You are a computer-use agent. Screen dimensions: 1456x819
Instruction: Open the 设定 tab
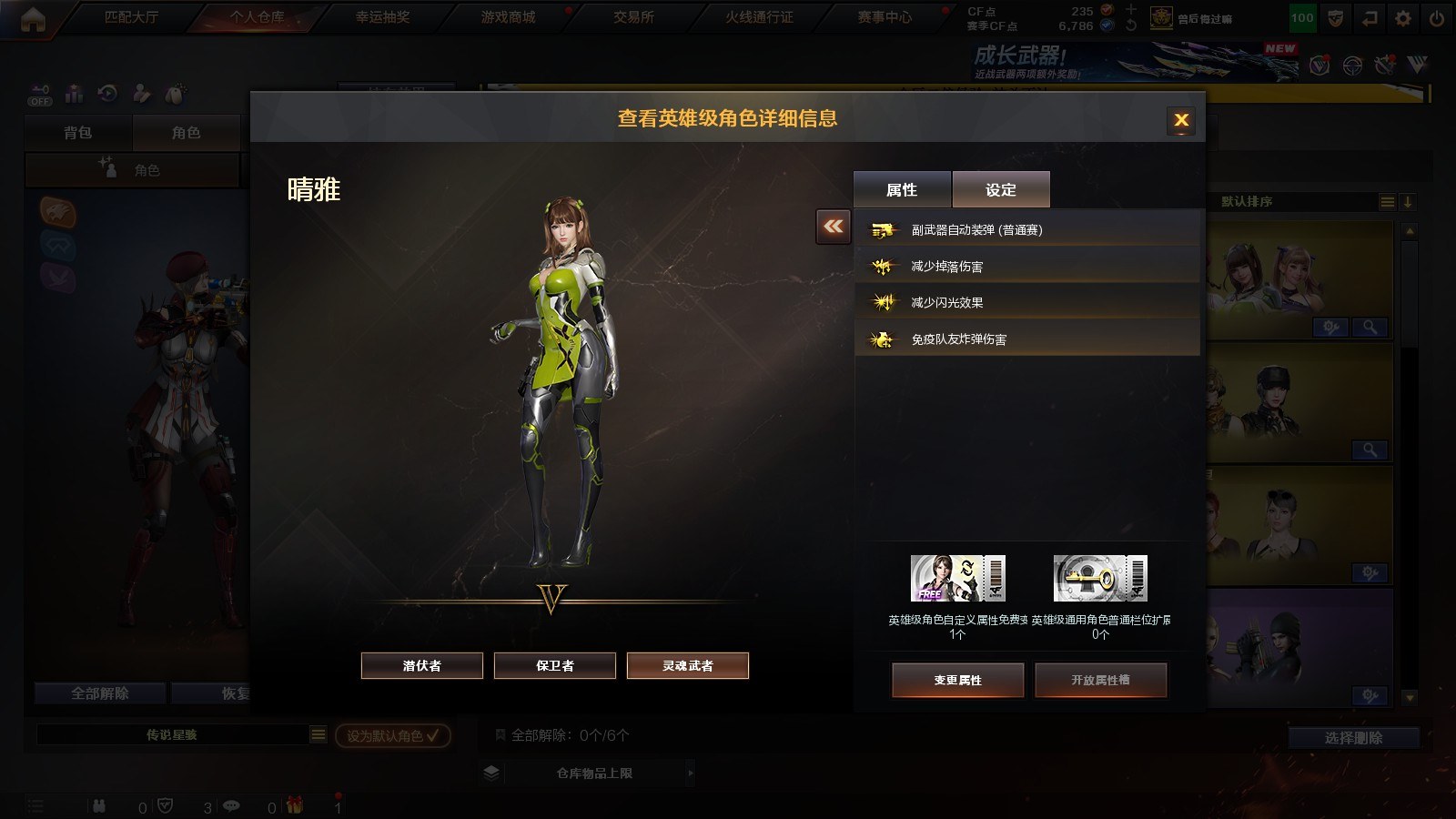point(1001,189)
